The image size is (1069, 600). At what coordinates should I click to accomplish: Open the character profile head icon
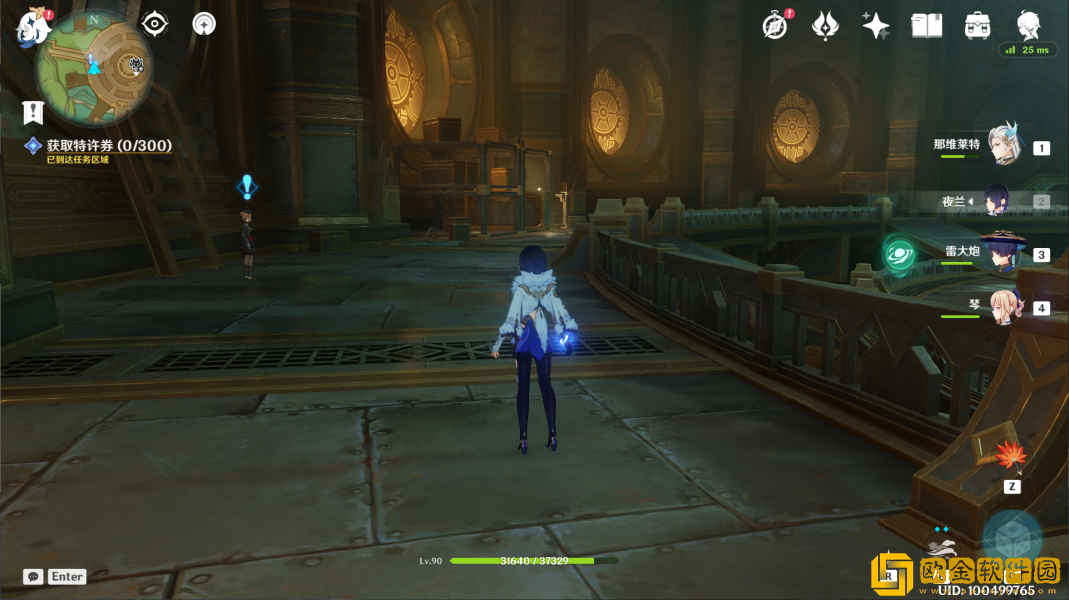coord(1028,24)
